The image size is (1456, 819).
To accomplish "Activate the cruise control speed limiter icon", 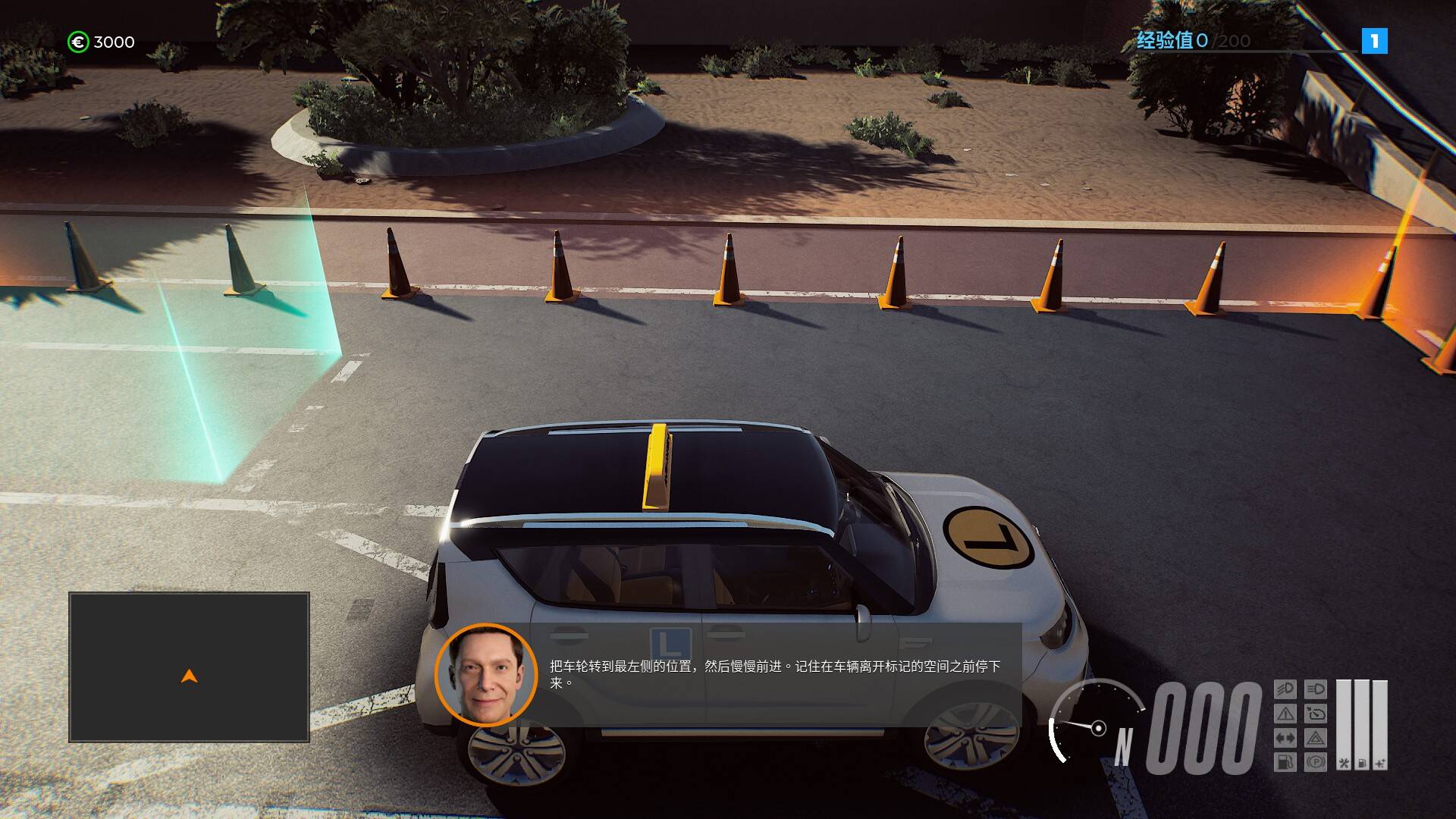I will click(x=1316, y=714).
